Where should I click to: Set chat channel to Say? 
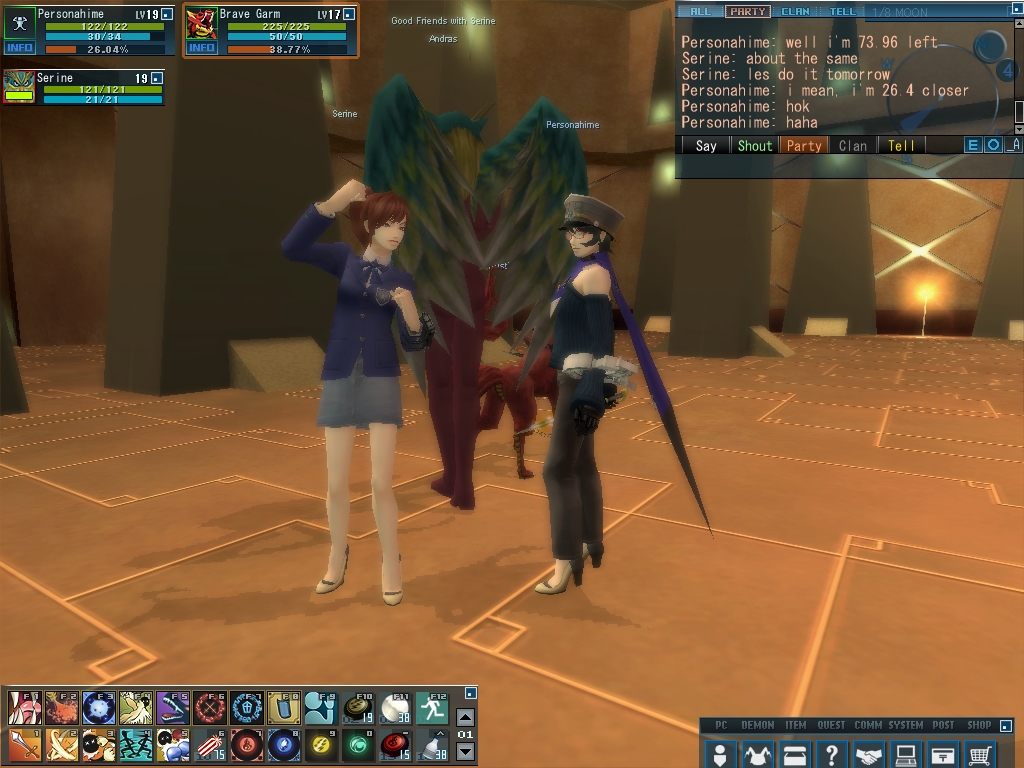[x=706, y=145]
